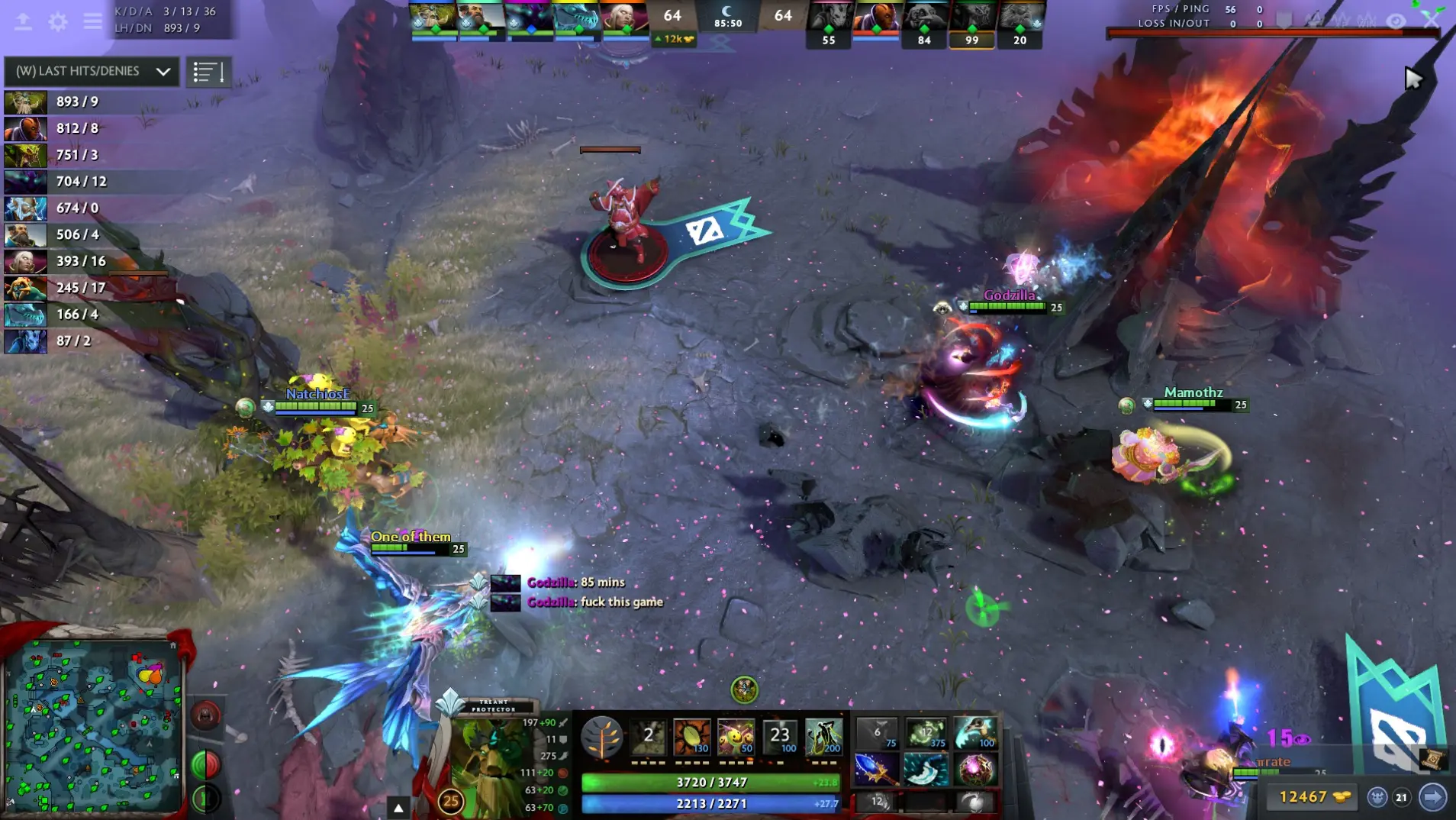Open the talent tree icon

[x=601, y=737]
